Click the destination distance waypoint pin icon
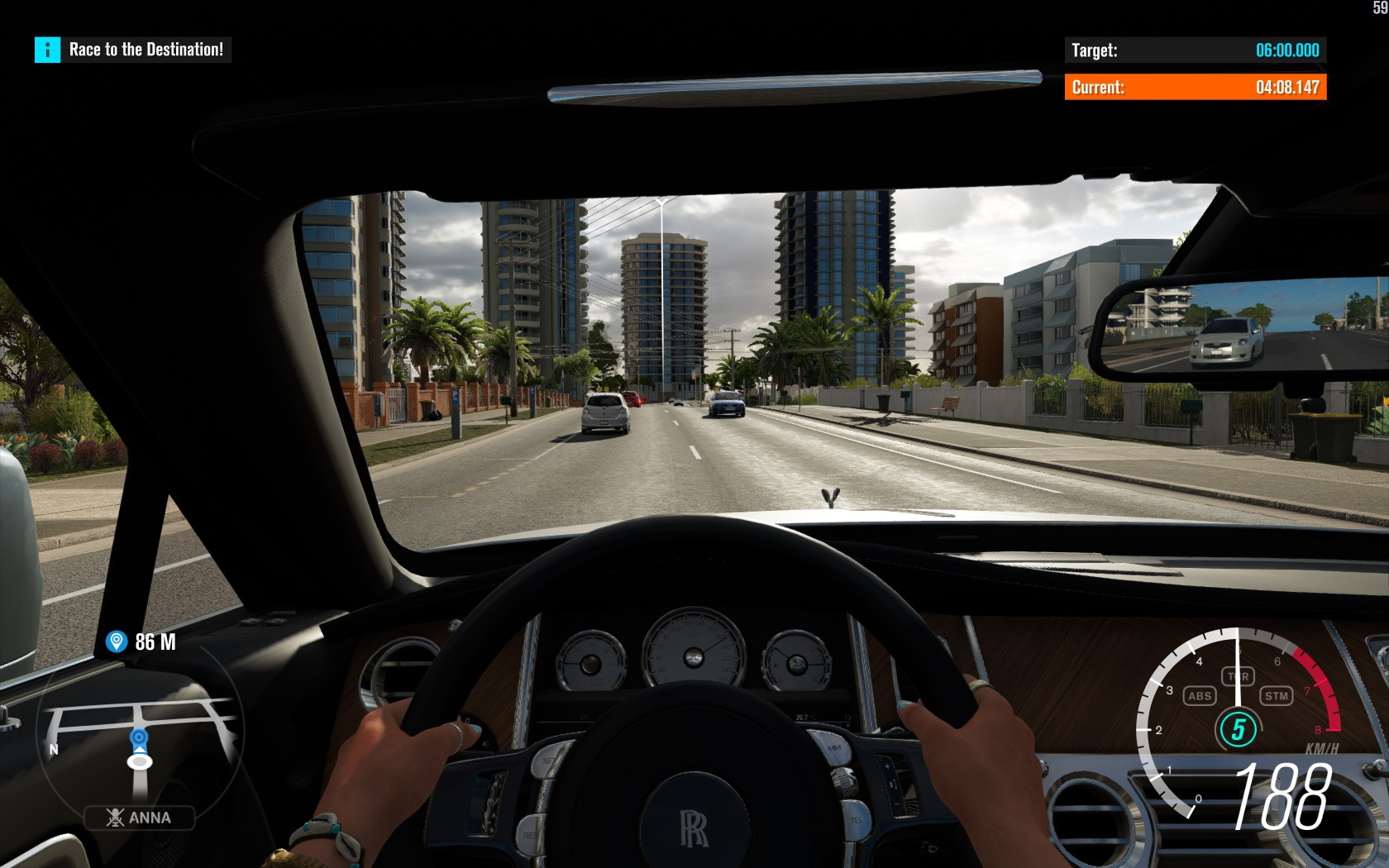 (x=117, y=641)
